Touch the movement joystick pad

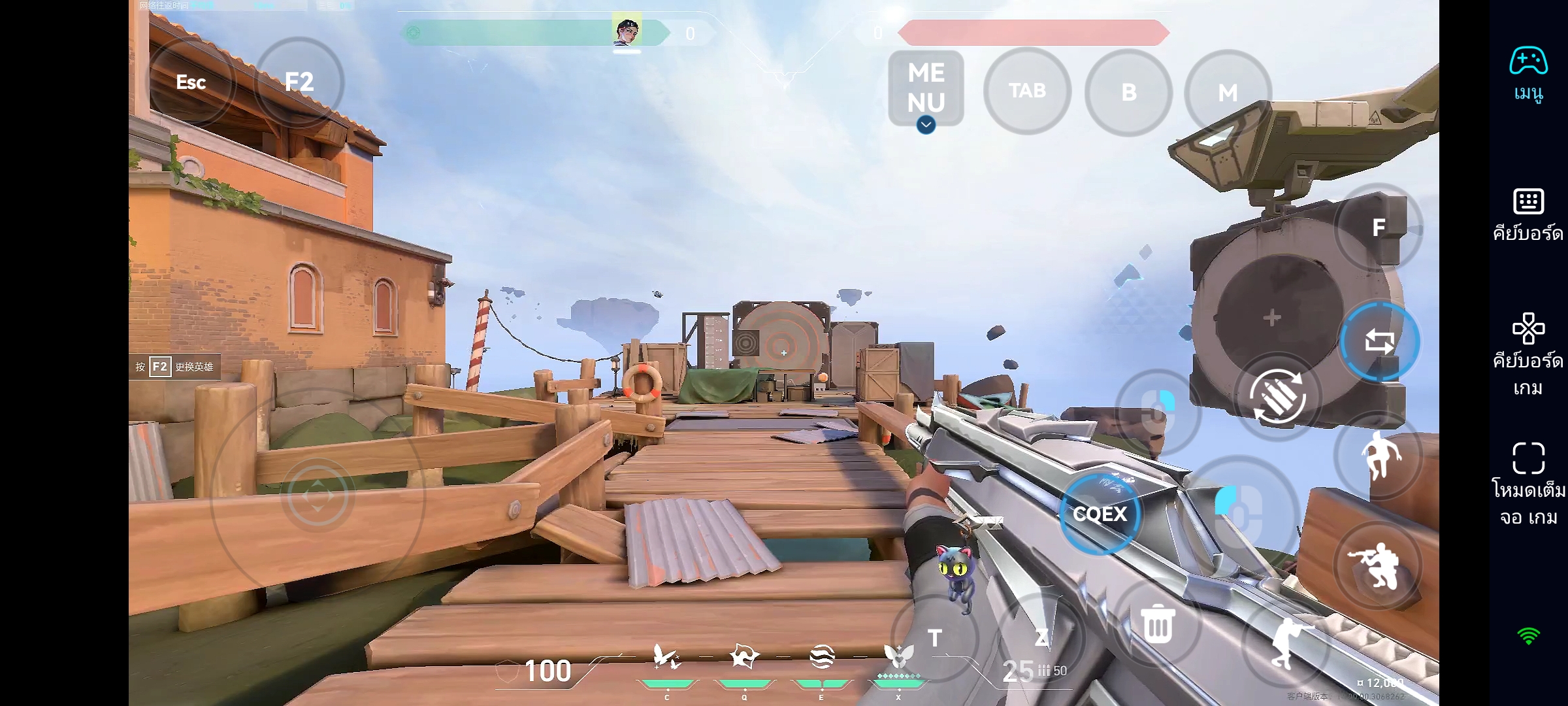(x=318, y=496)
